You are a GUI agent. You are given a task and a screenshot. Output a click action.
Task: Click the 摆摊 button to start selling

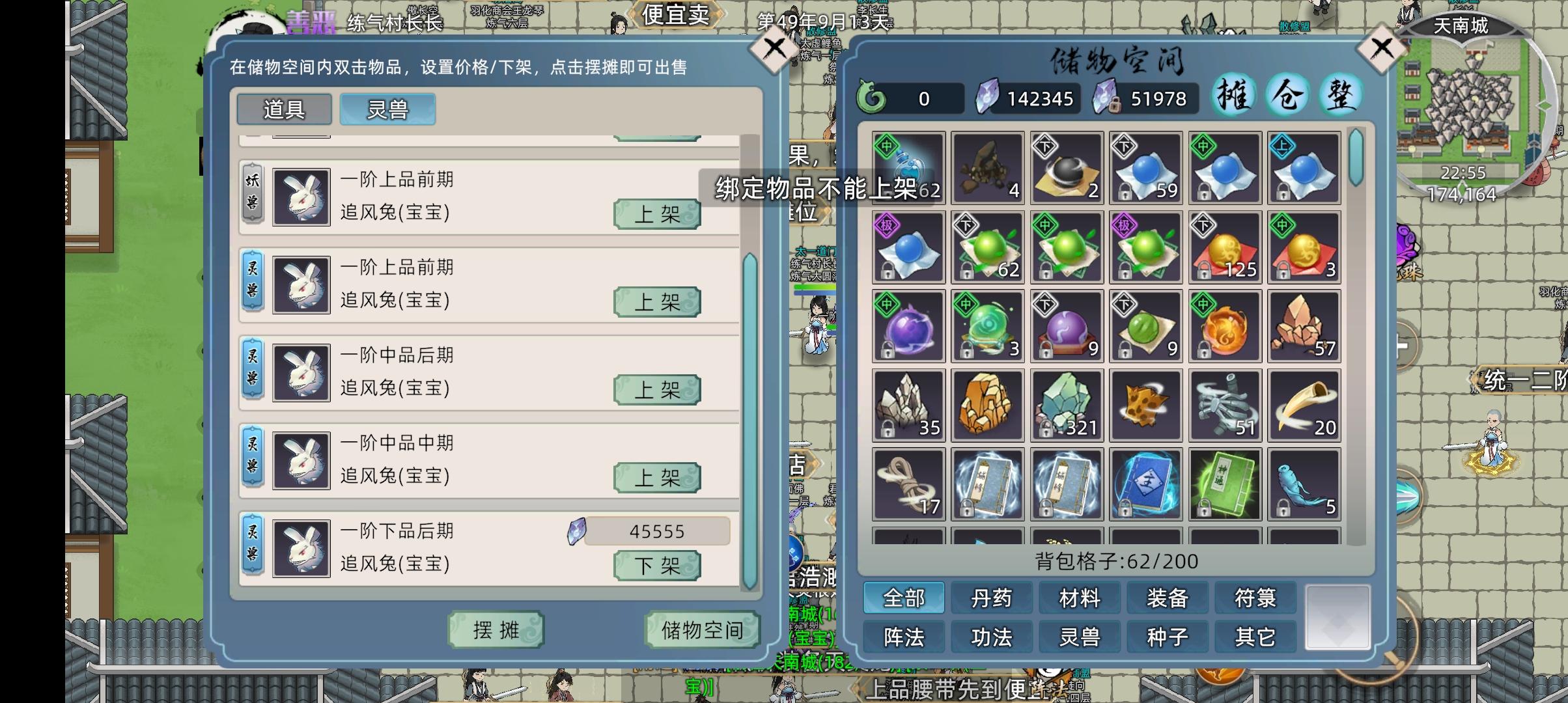(x=496, y=630)
